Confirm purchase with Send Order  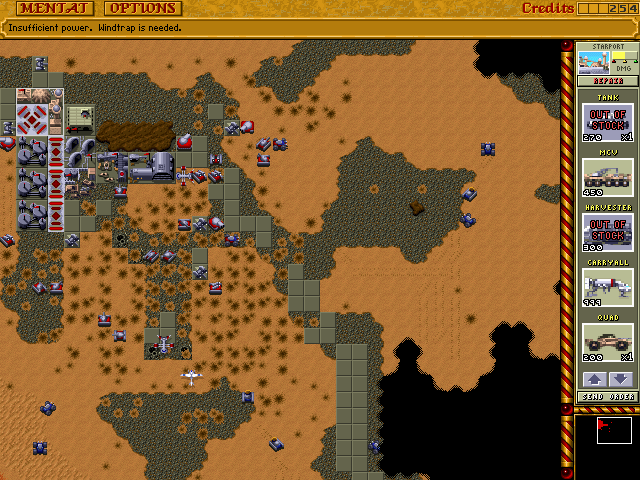point(608,397)
